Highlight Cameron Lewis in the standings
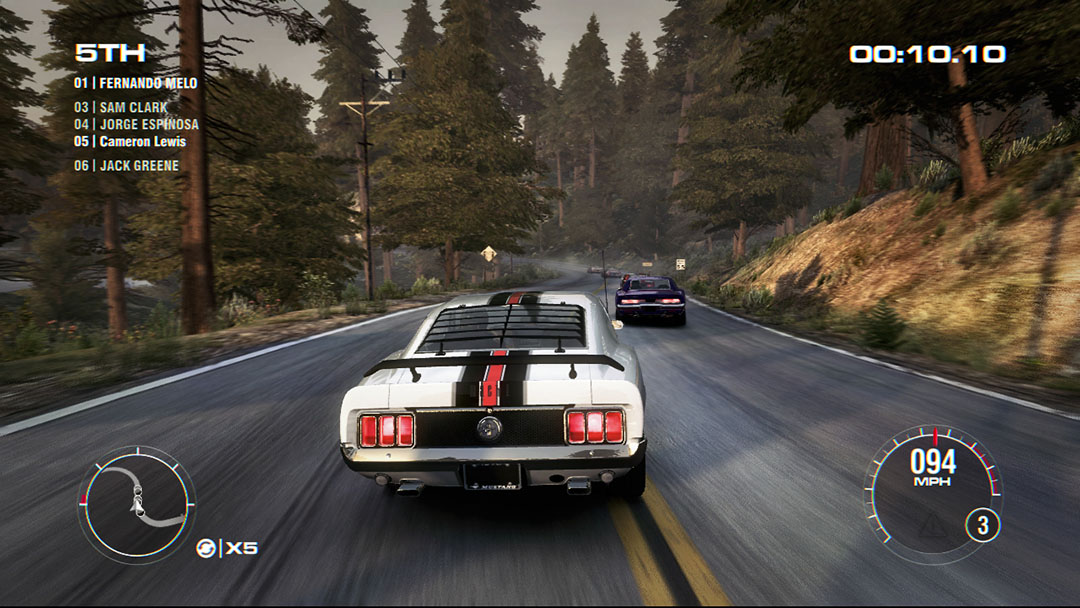This screenshot has height=608, width=1080. (x=130, y=142)
